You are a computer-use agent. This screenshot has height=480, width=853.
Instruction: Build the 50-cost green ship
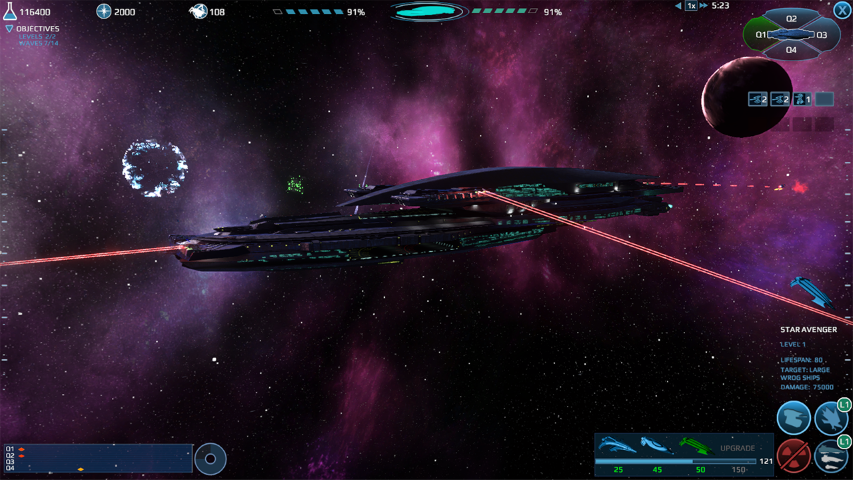(x=697, y=446)
